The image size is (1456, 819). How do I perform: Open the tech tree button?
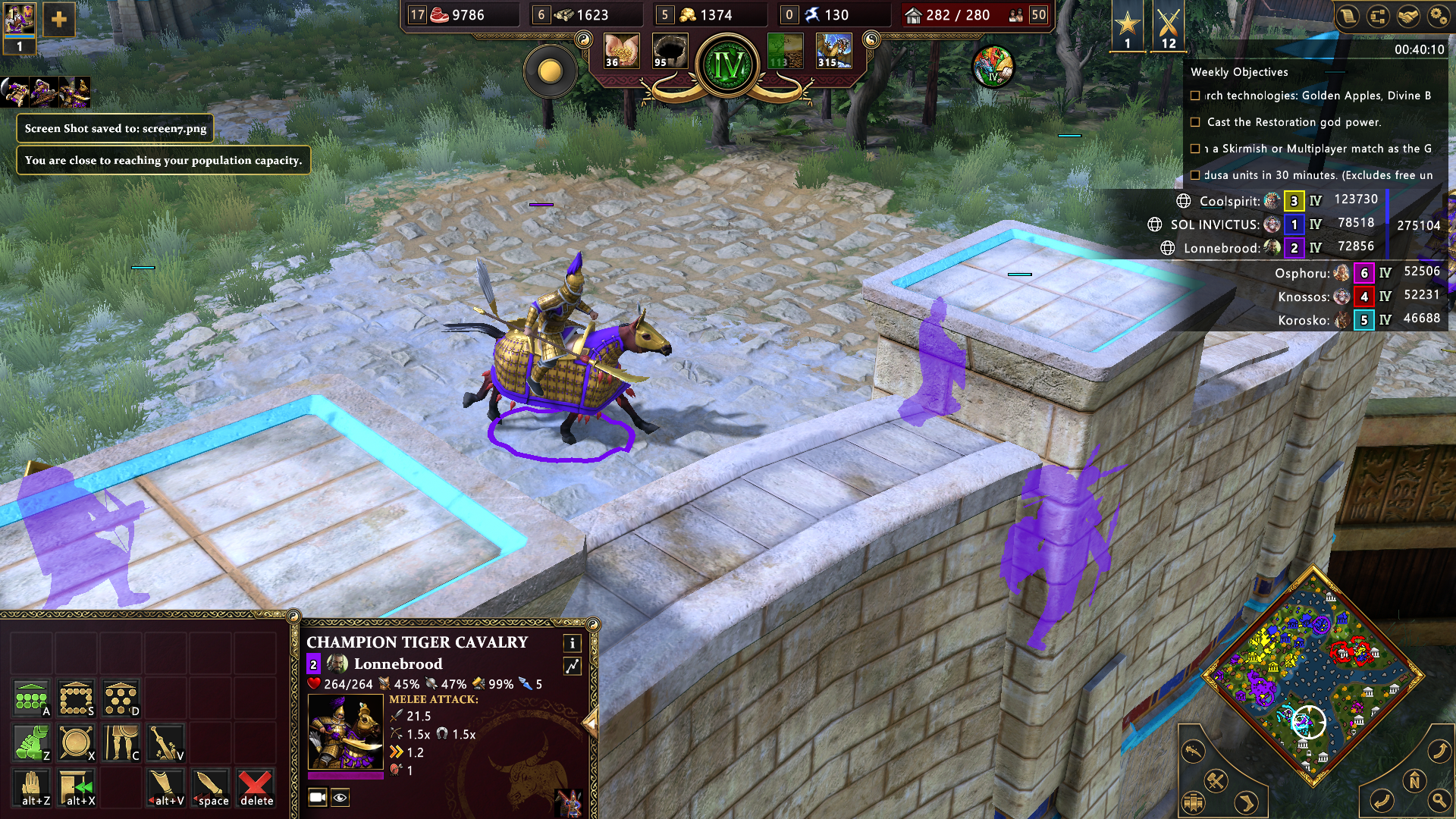1378,17
